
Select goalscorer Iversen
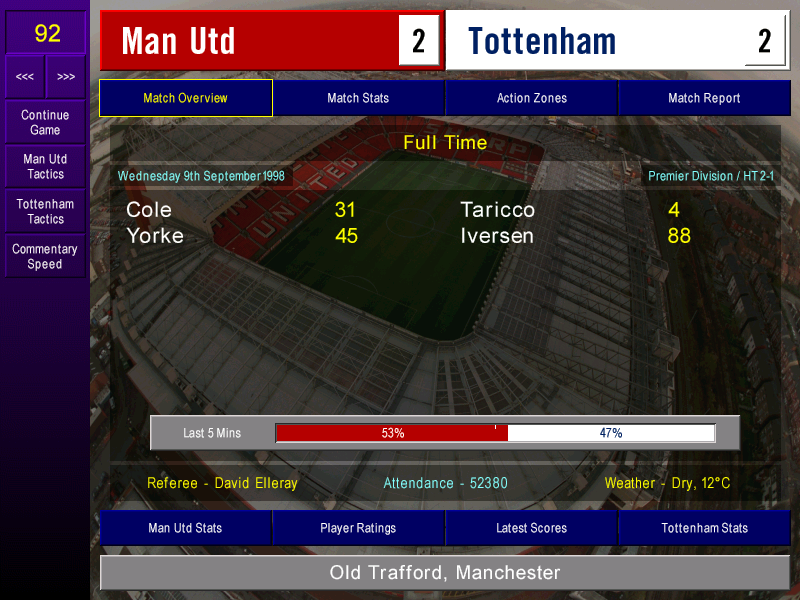click(497, 237)
